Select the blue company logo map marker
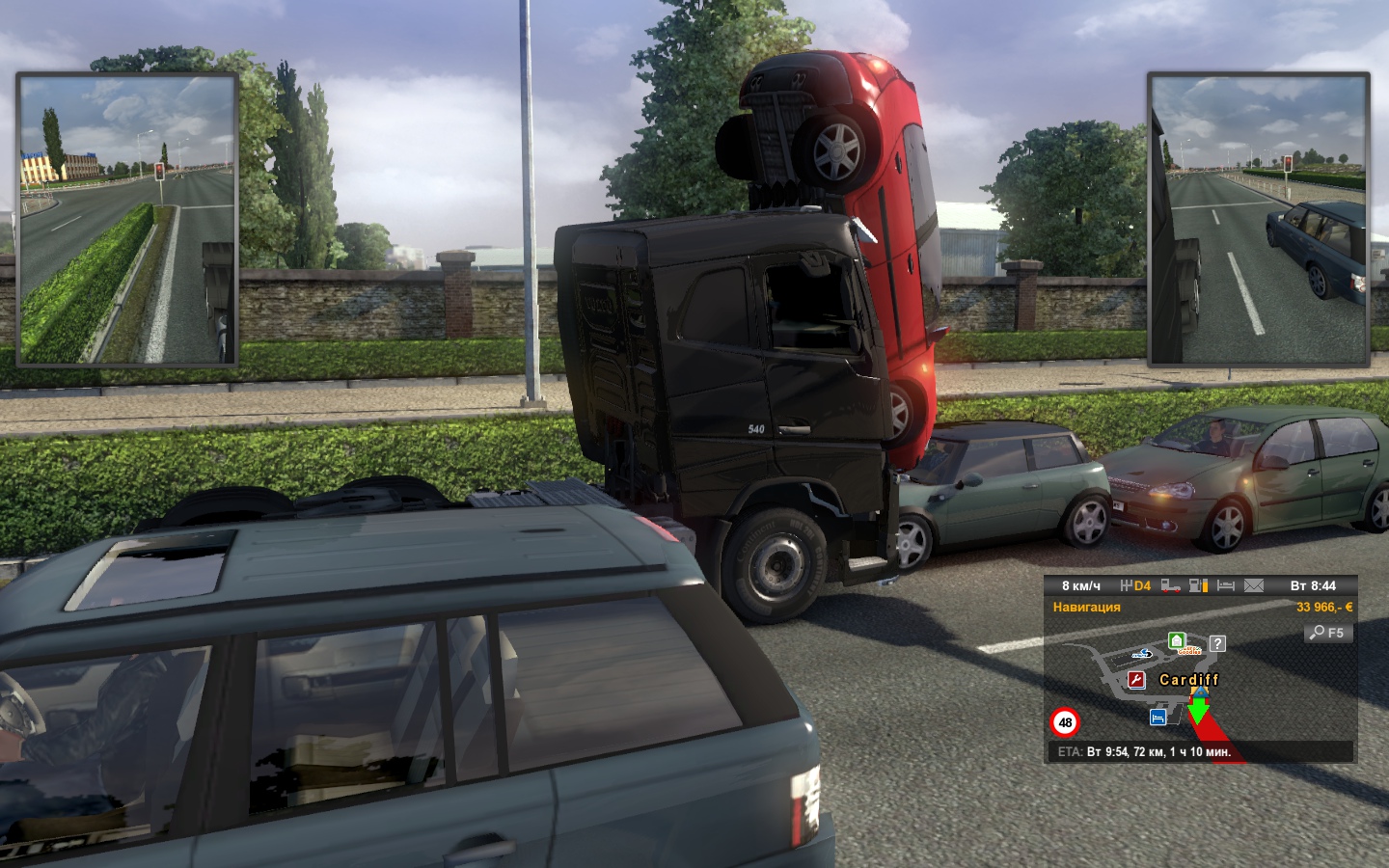The image size is (1389, 868). point(1142,654)
